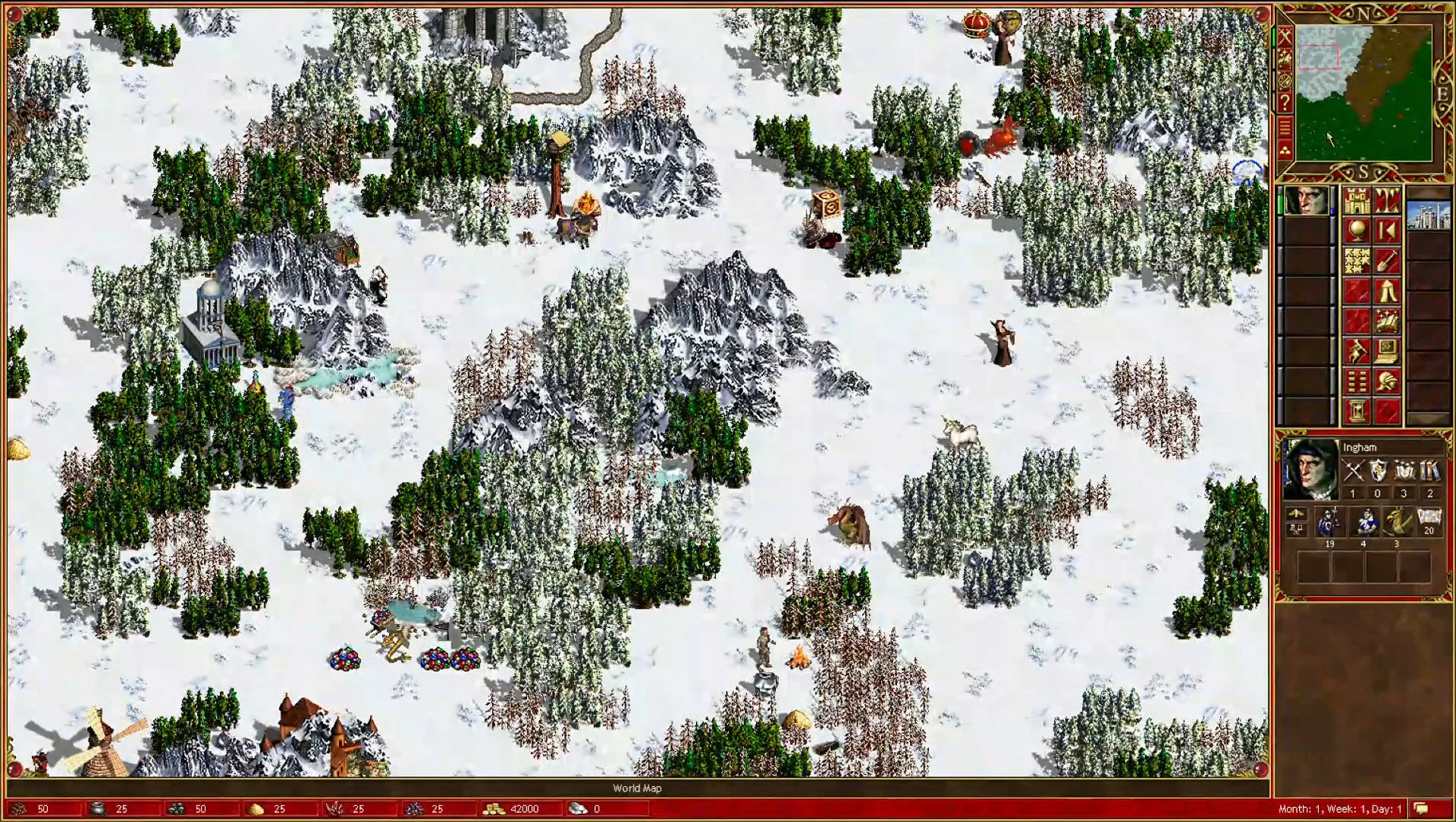Image resolution: width=1456 pixels, height=822 pixels.
Task: Open Adventure Options via the horse rider icon
Action: 1357,349
